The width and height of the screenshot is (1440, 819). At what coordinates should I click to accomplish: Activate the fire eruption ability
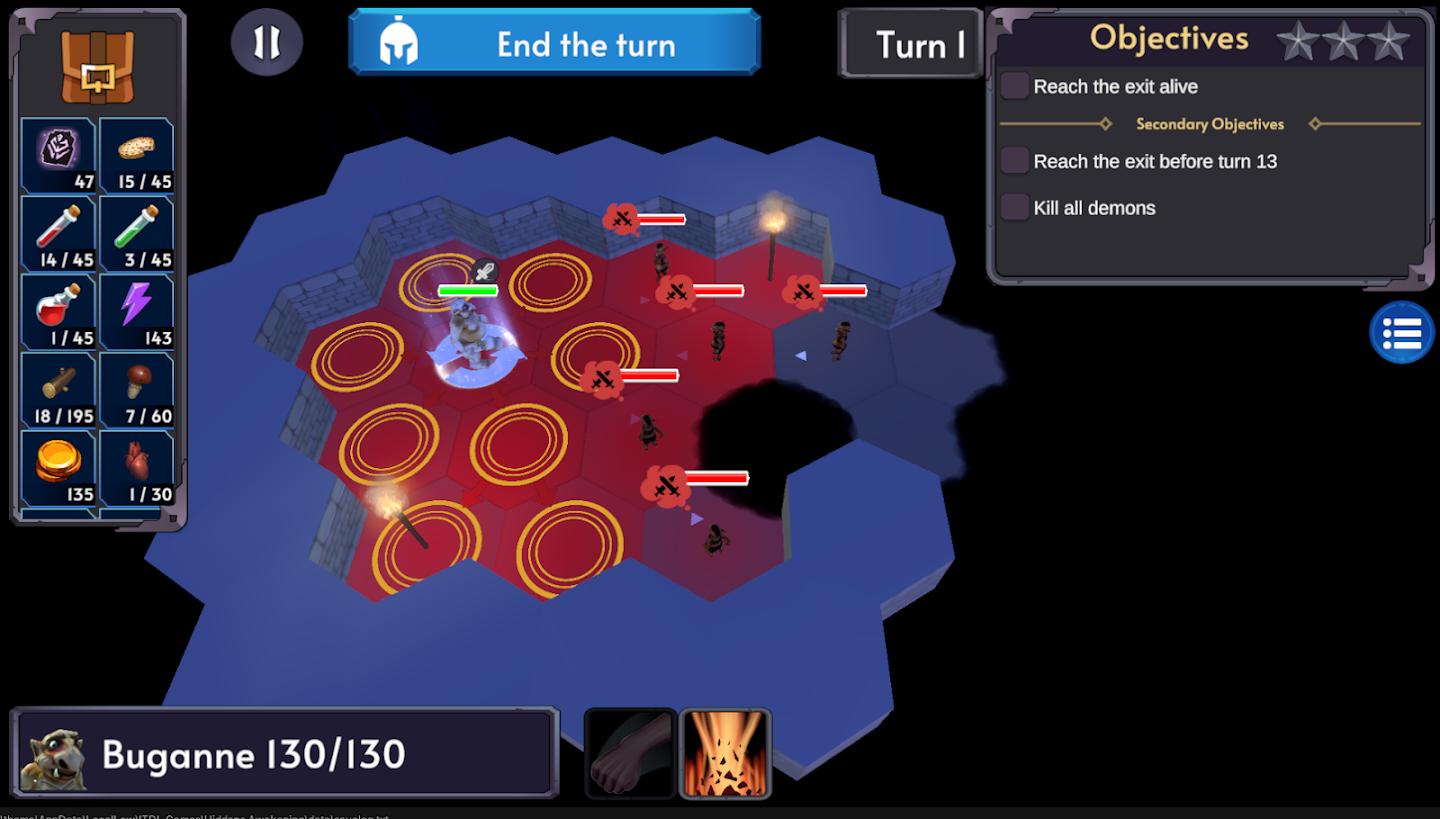725,754
